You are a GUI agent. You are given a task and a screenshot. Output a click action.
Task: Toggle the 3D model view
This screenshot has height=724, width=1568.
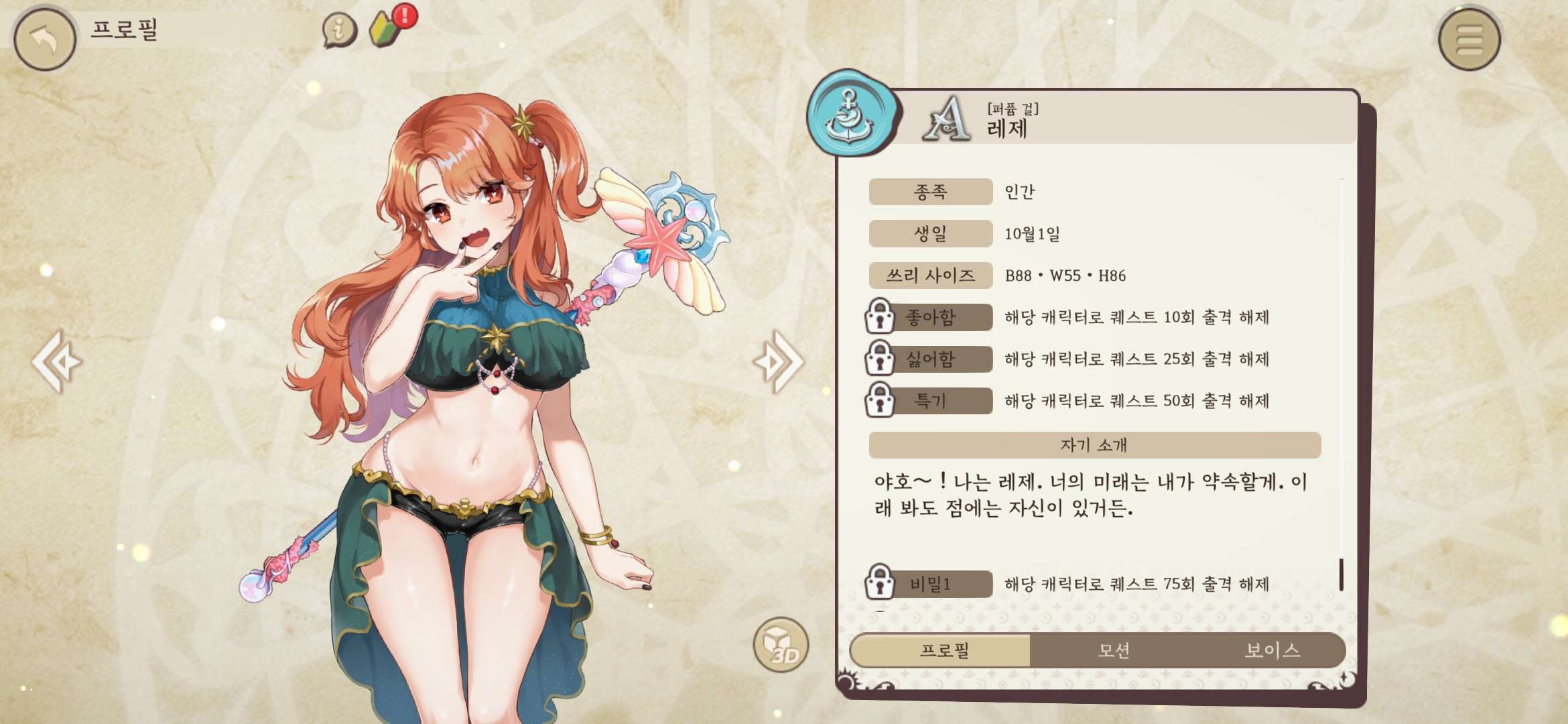click(x=781, y=645)
